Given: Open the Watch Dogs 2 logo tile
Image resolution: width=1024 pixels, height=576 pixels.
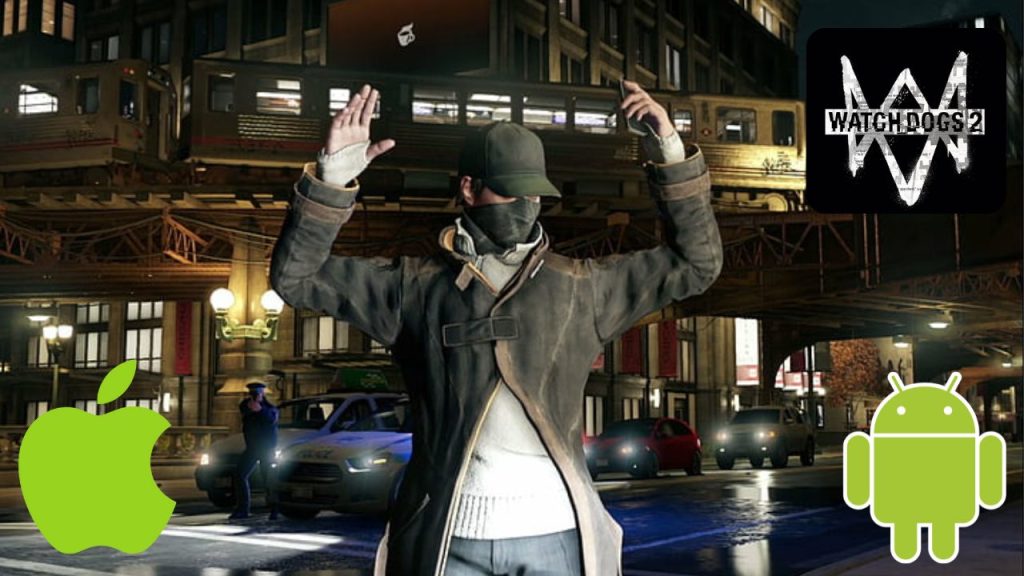Looking at the screenshot, I should [905, 120].
